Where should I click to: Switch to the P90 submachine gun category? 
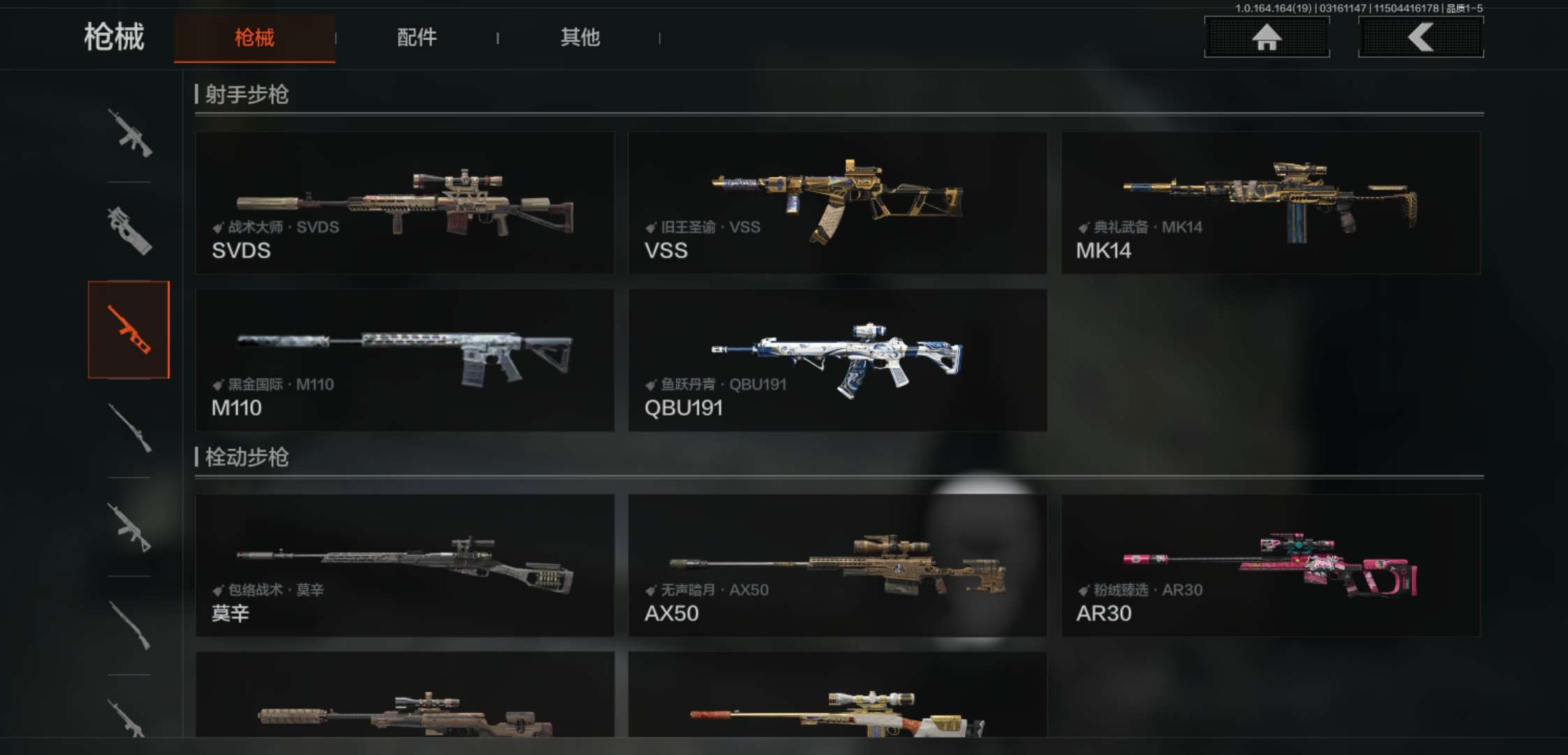(129, 231)
